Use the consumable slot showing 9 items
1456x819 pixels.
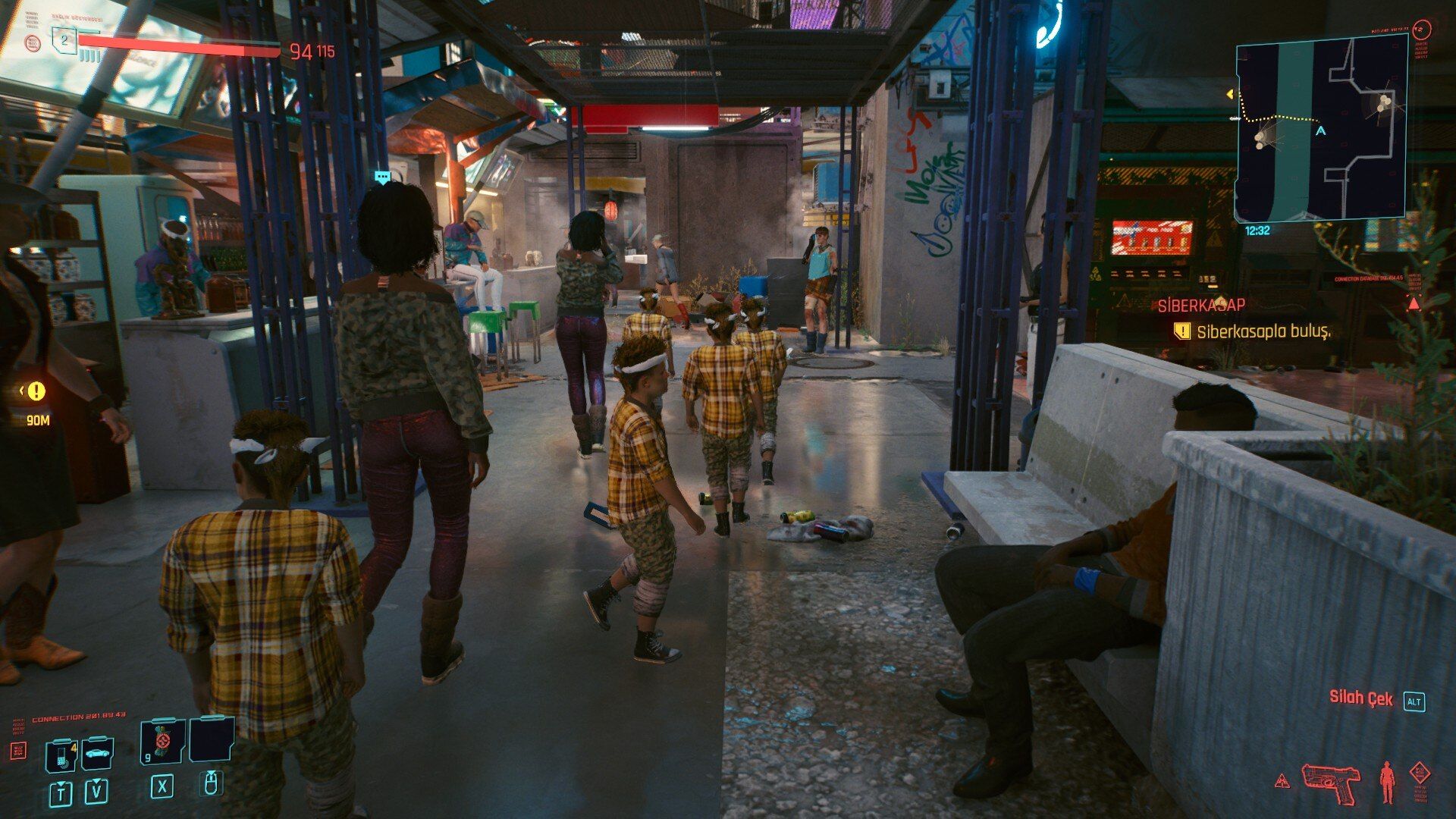[x=162, y=741]
